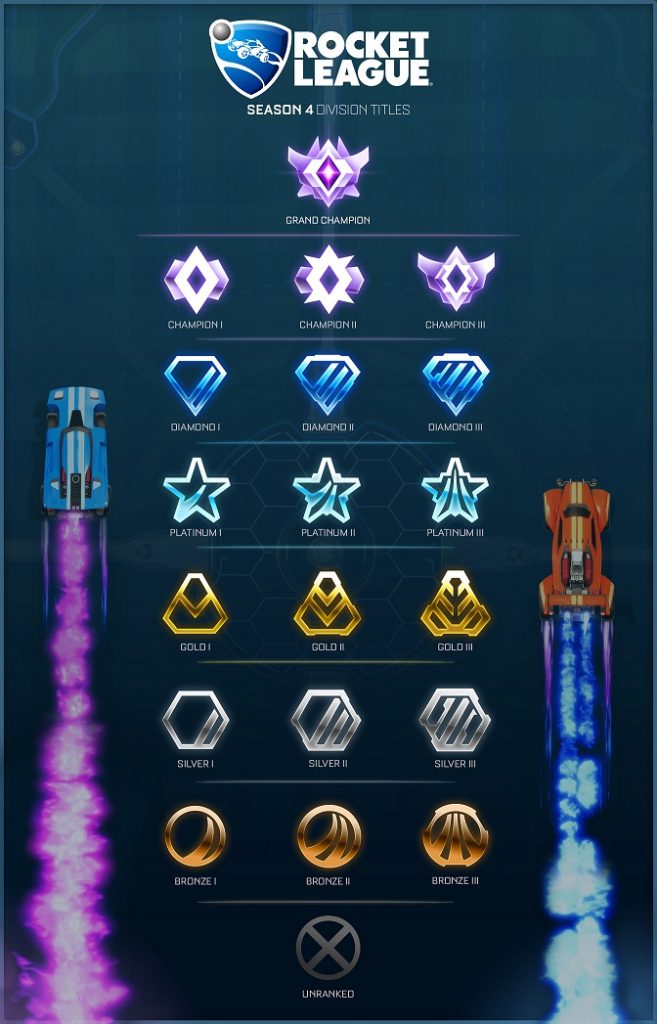The width and height of the screenshot is (657, 1024).
Task: Select the Grand Champion rank icon
Action: pyautogui.click(x=328, y=172)
